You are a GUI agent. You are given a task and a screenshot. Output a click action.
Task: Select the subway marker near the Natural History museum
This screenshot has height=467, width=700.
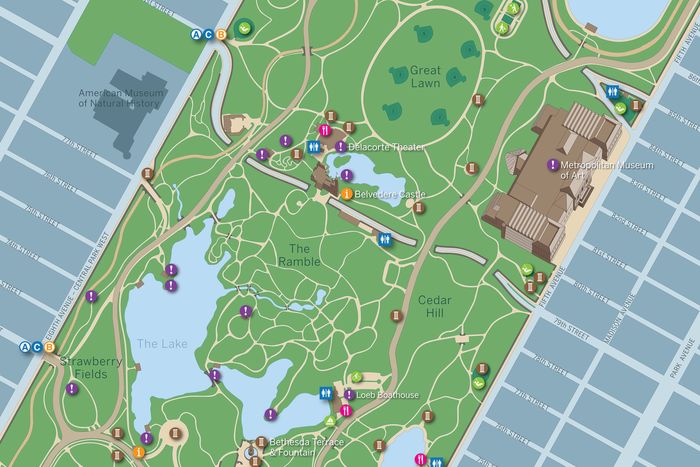click(x=208, y=35)
